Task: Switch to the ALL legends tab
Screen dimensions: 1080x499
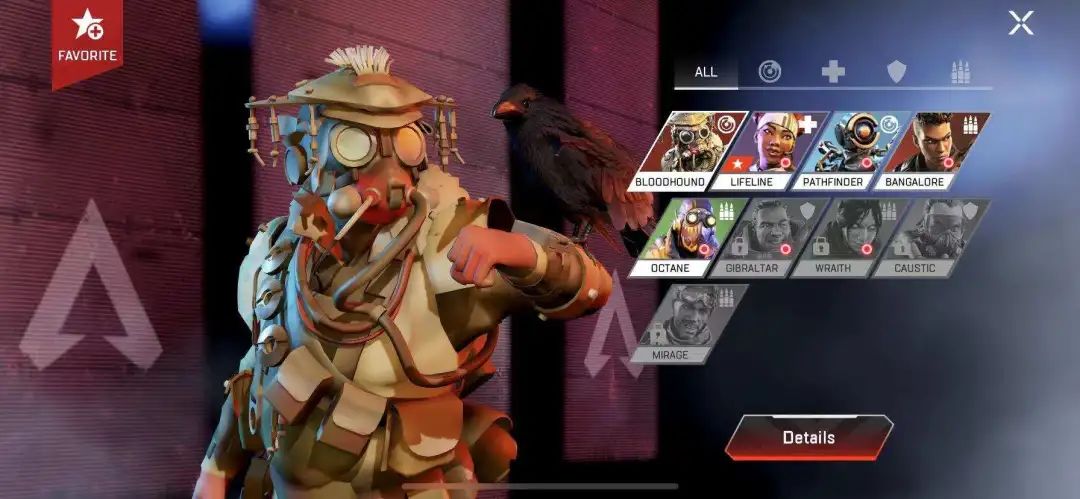Action: tap(706, 72)
